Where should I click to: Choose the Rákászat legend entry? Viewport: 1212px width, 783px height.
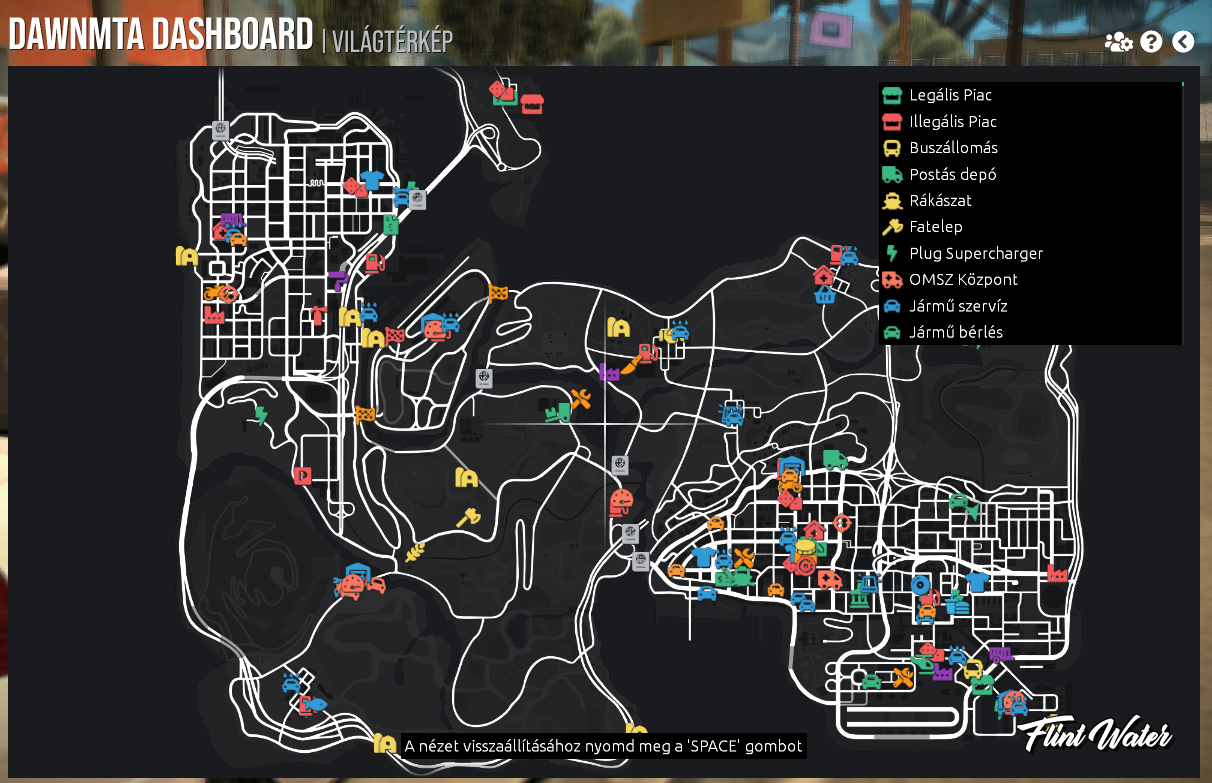[940, 200]
